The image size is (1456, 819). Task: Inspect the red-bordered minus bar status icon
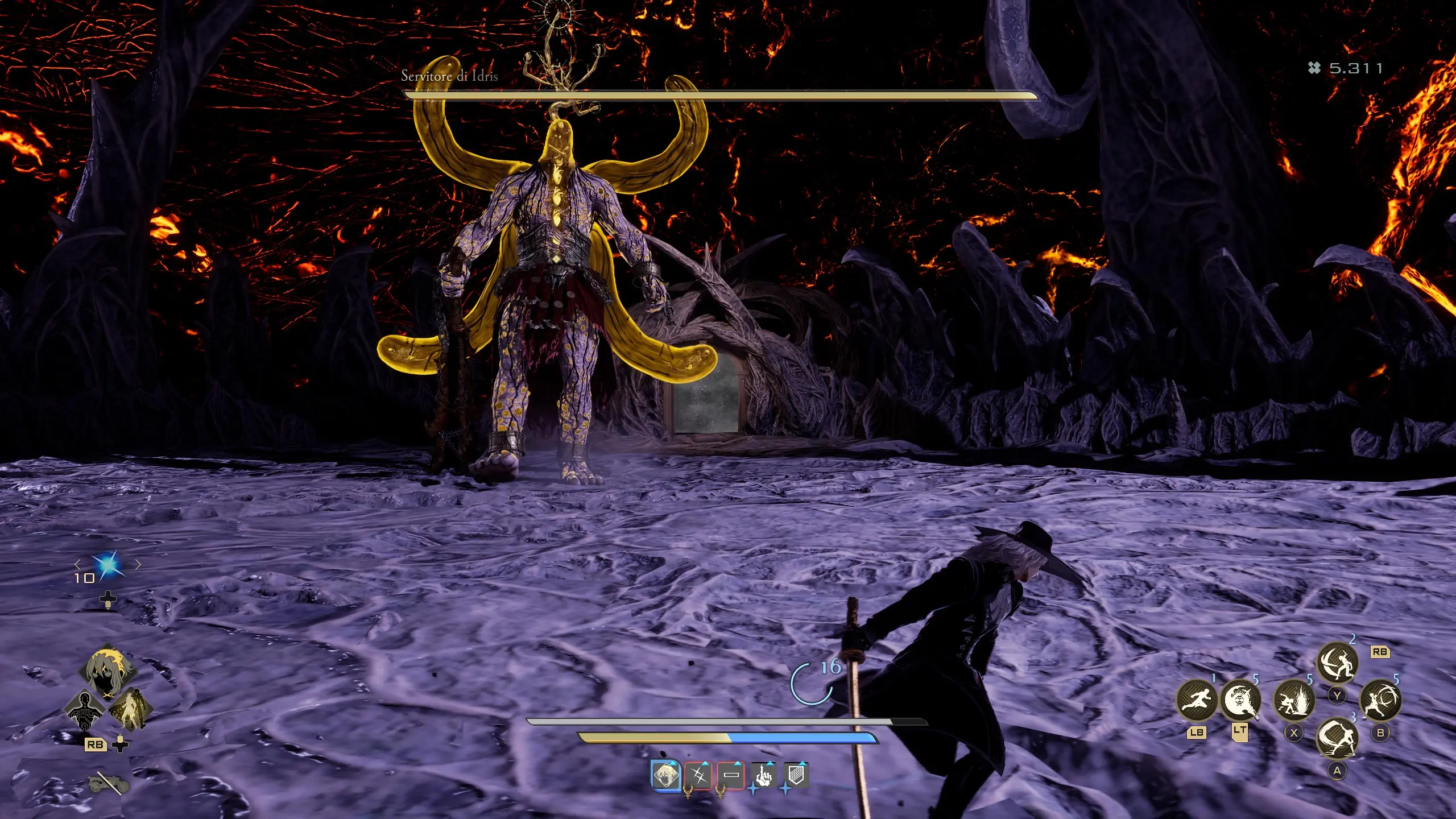pyautogui.click(x=731, y=775)
